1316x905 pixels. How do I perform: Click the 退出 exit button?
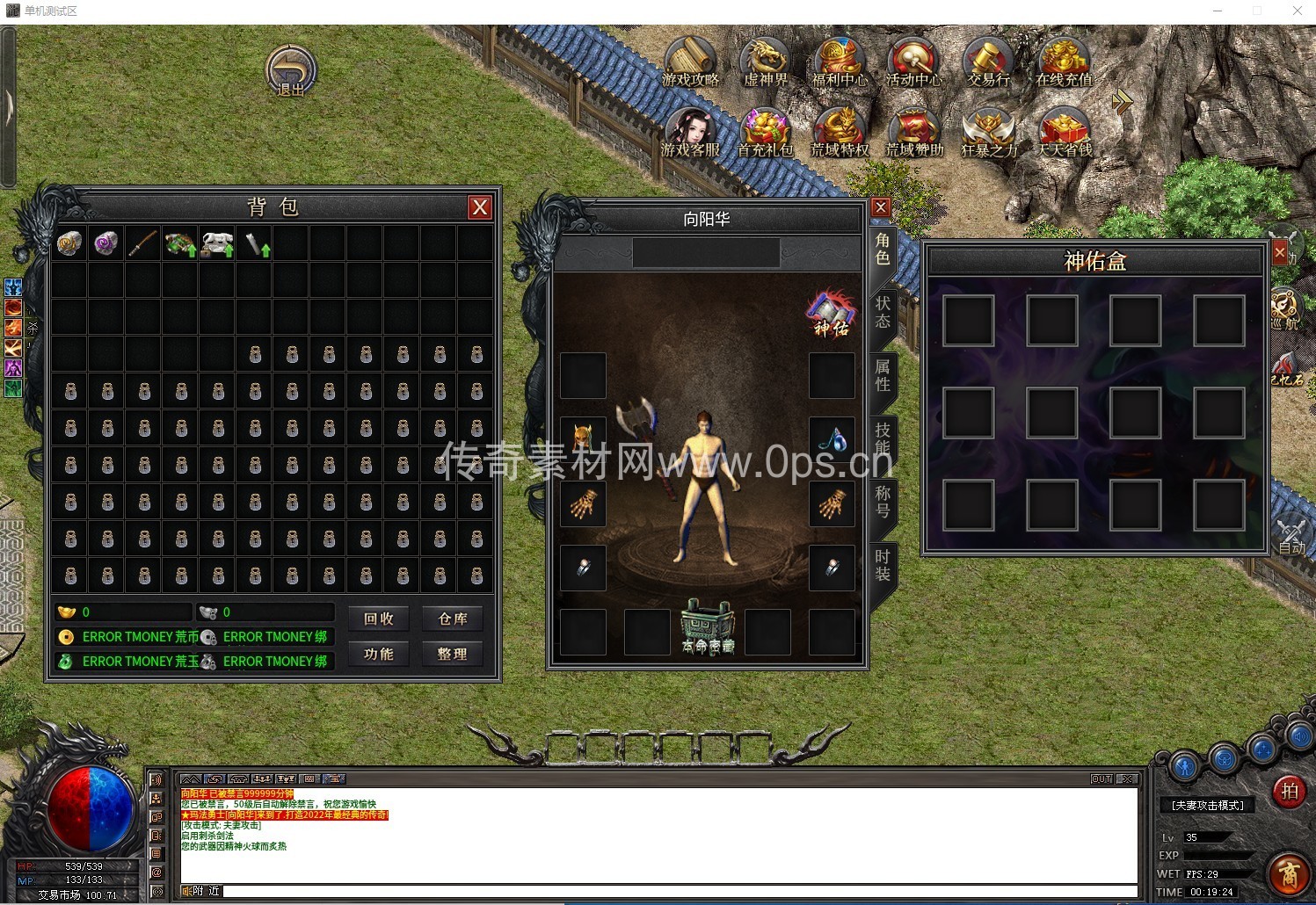pyautogui.click(x=291, y=70)
